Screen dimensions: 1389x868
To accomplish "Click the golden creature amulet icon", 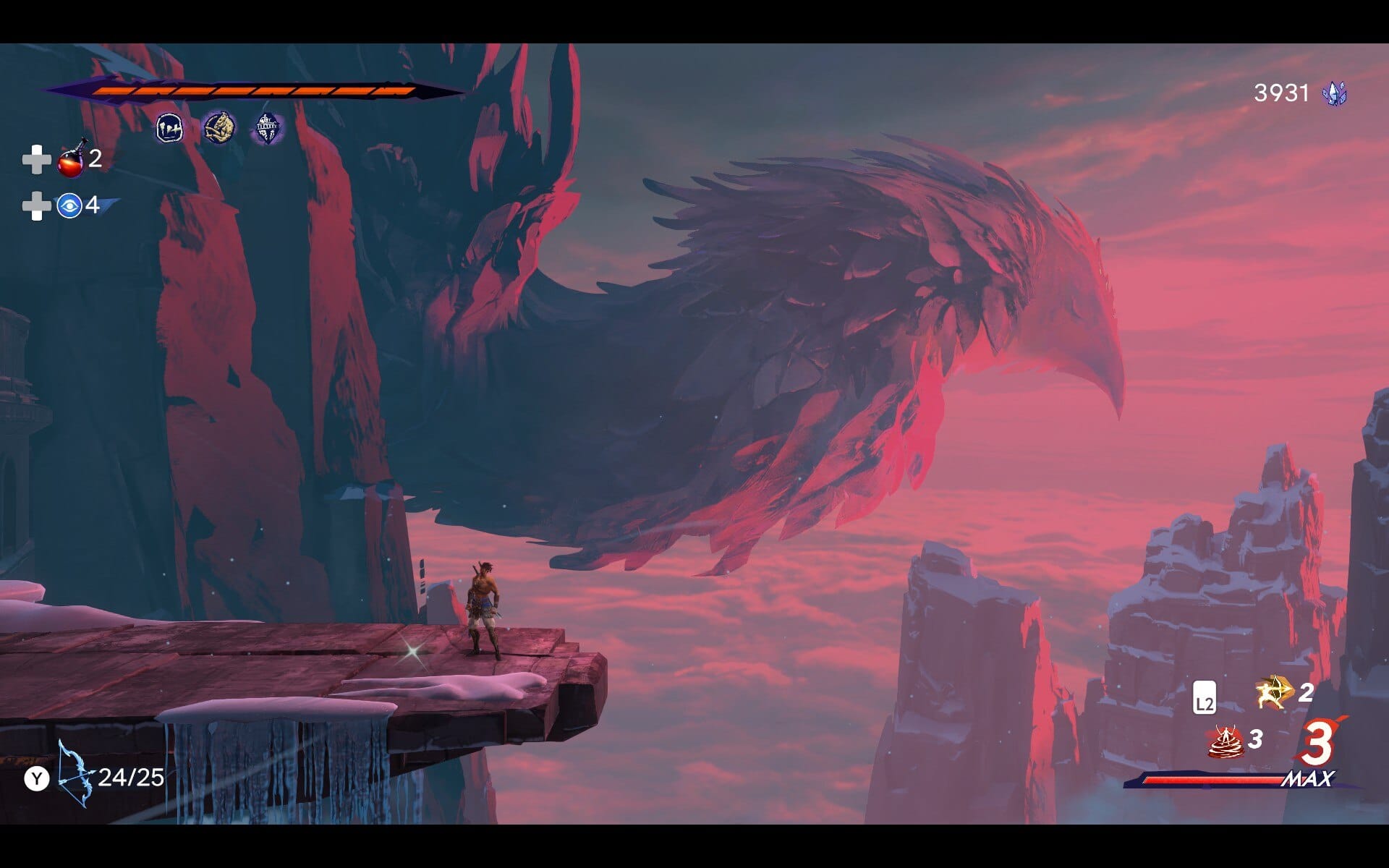I will (218, 128).
